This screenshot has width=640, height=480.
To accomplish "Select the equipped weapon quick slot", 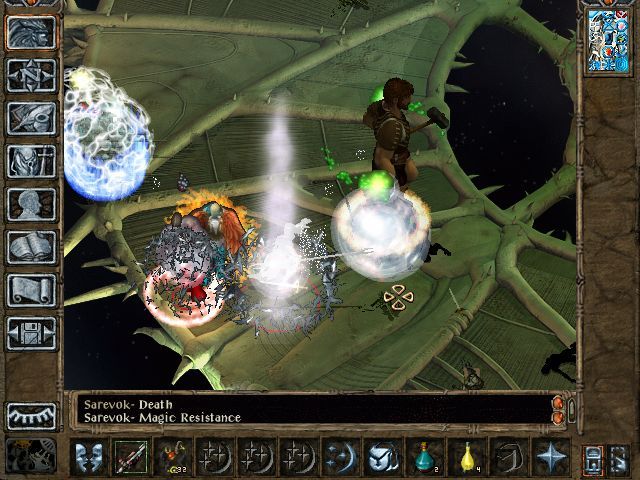I will (130, 457).
